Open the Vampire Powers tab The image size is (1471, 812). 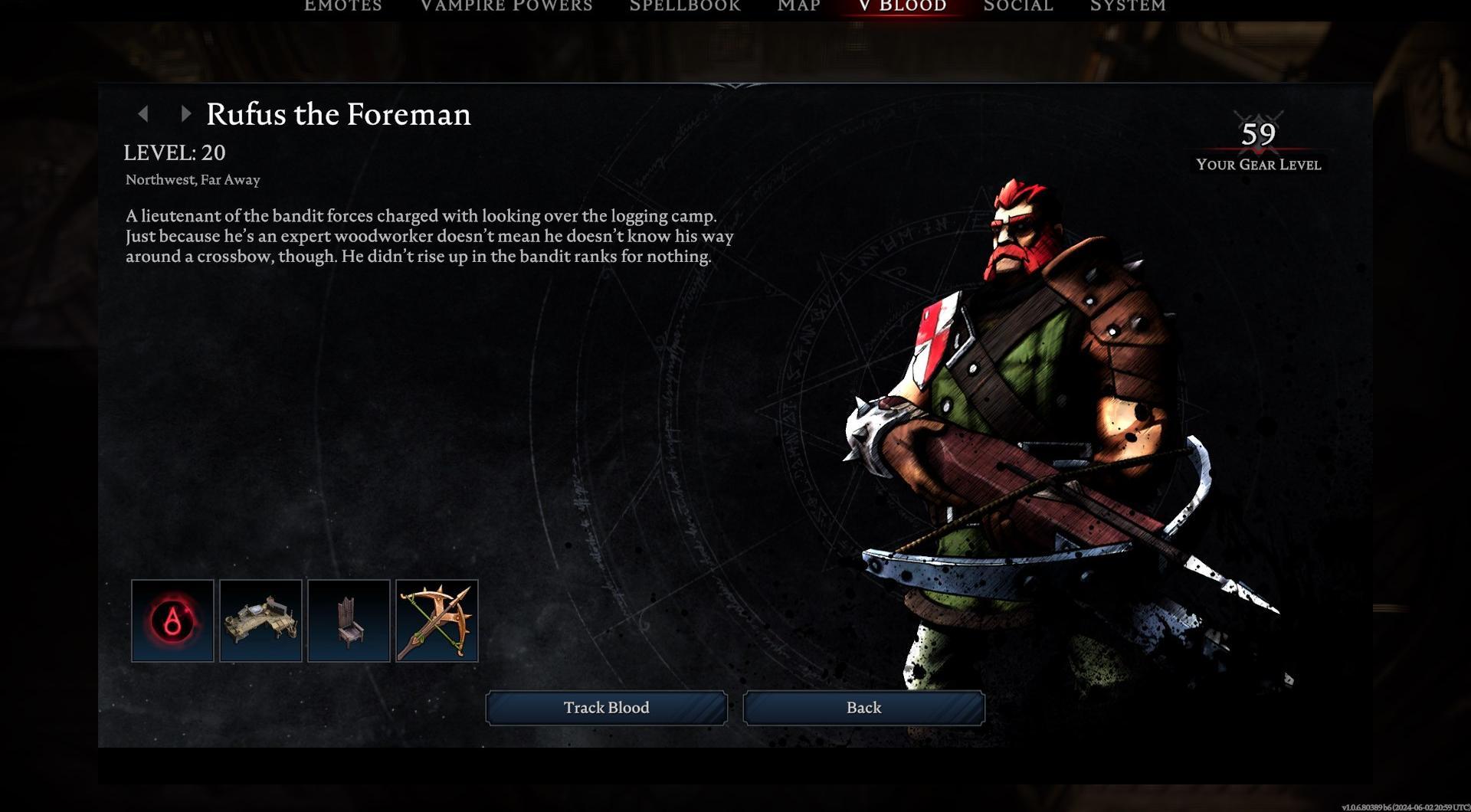pos(506,6)
